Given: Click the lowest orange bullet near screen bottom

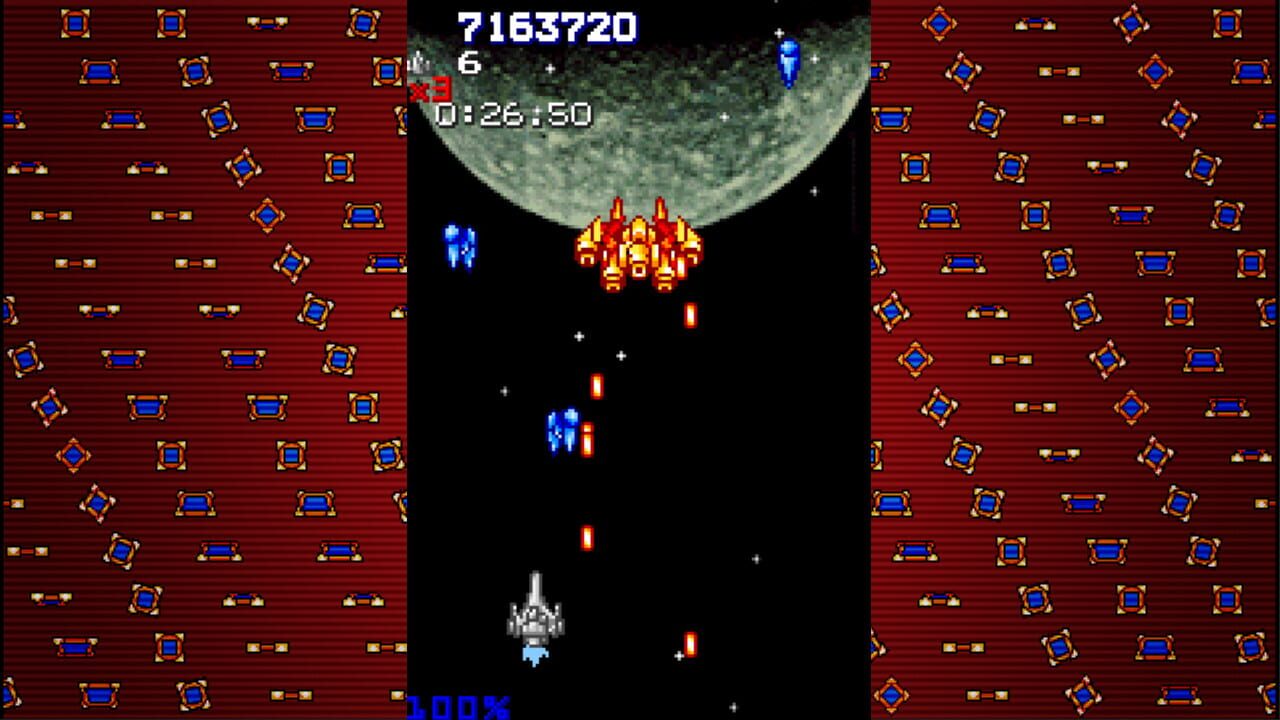Looking at the screenshot, I should click(689, 642).
